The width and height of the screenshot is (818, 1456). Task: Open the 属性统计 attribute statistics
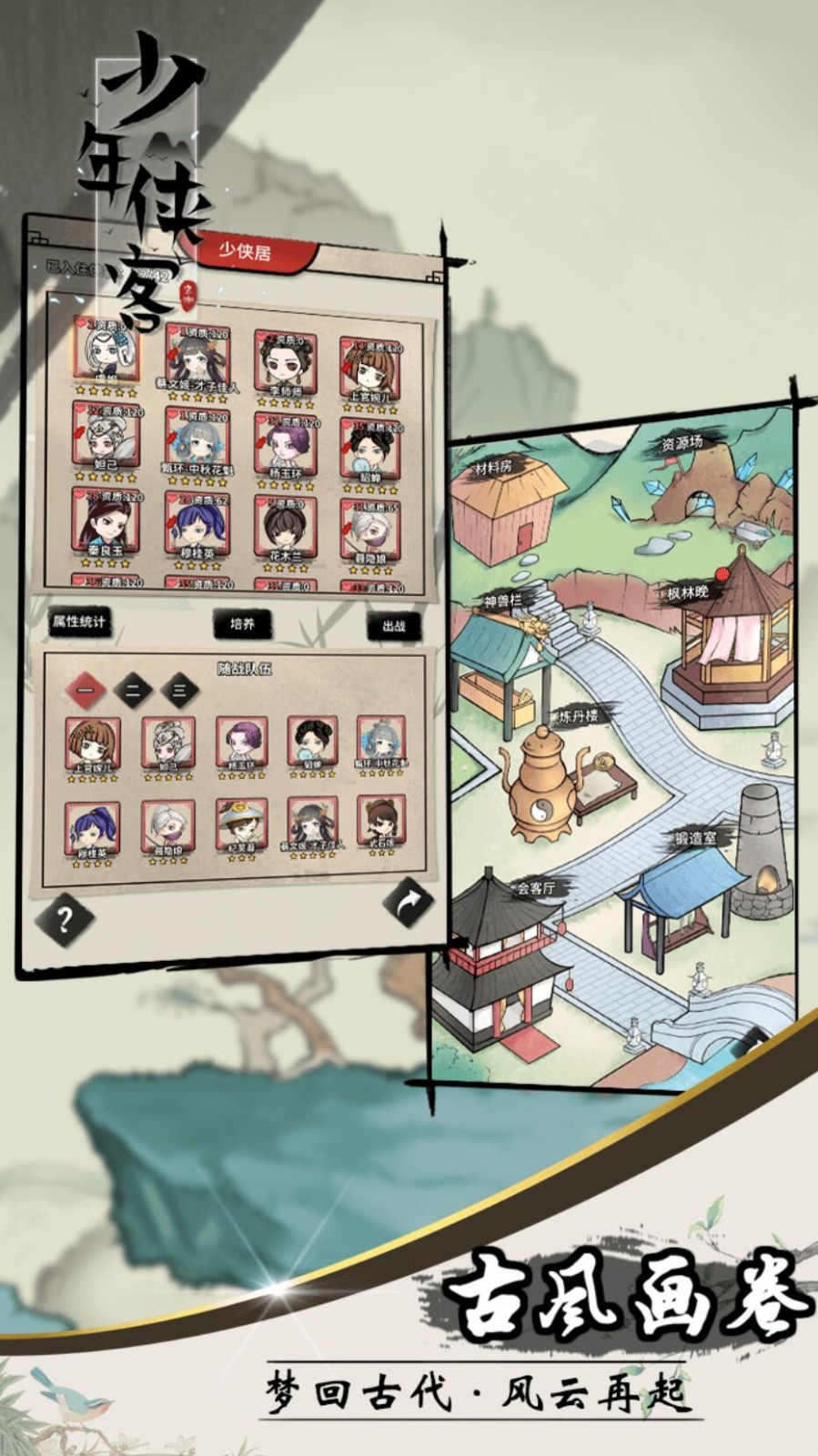[x=79, y=622]
